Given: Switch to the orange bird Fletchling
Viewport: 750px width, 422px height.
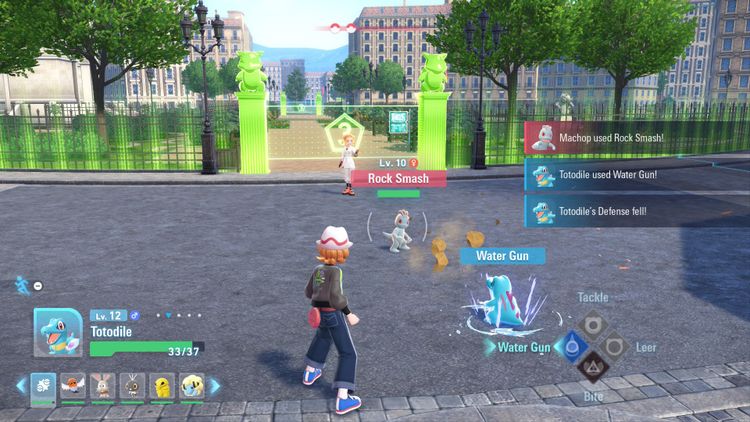Looking at the screenshot, I should (x=74, y=385).
